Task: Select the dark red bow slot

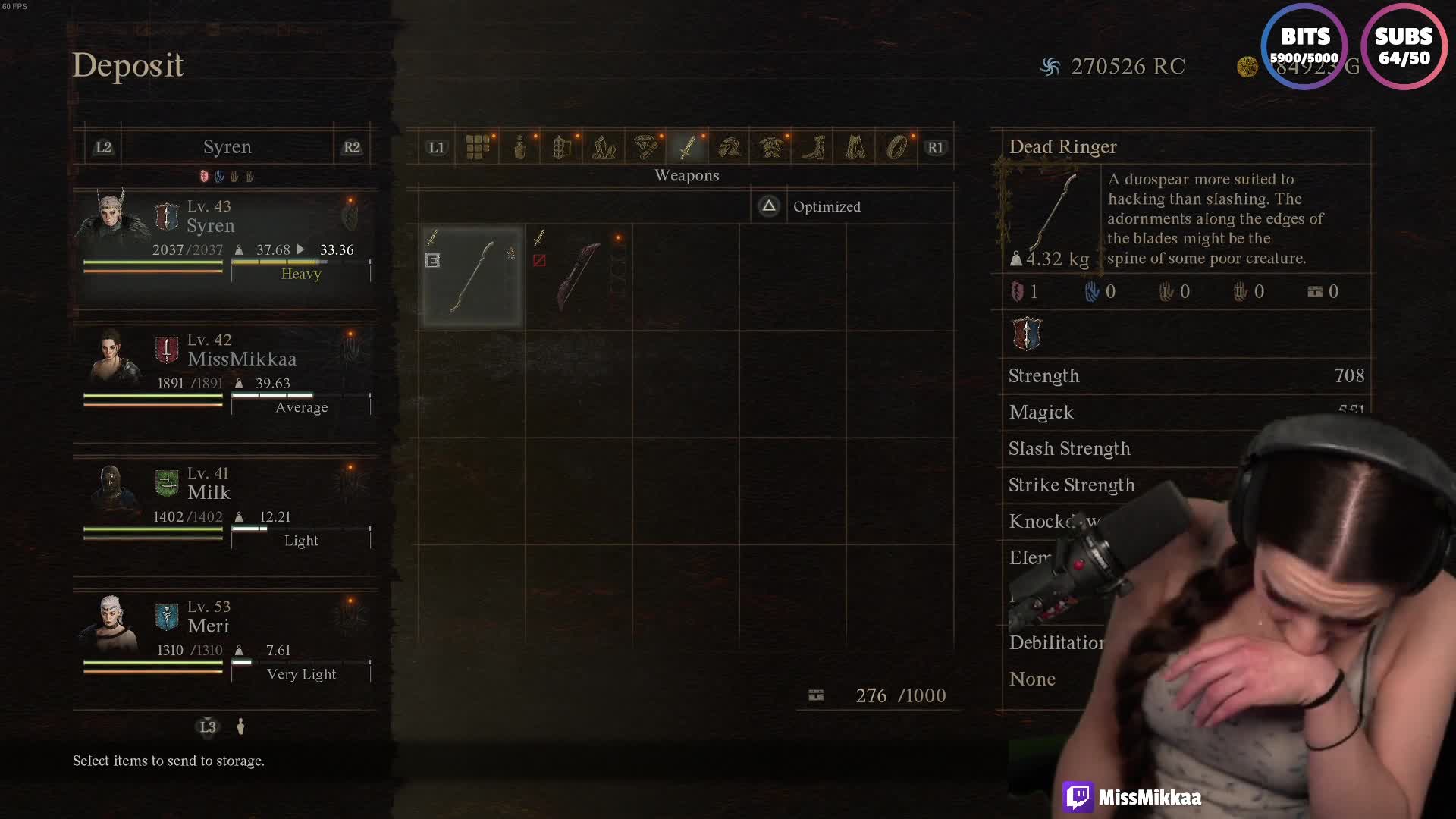Action: [x=579, y=277]
